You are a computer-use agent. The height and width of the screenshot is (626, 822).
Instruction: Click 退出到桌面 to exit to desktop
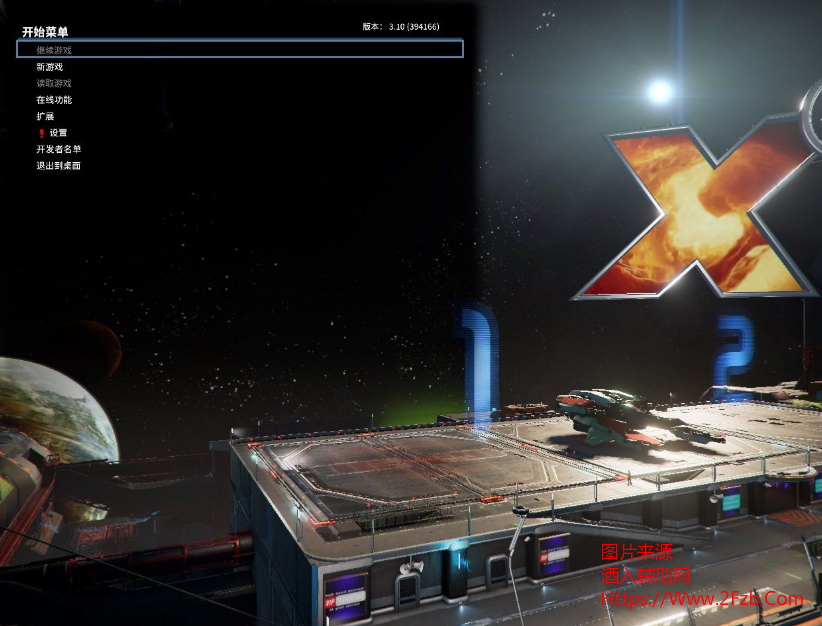coord(59,165)
